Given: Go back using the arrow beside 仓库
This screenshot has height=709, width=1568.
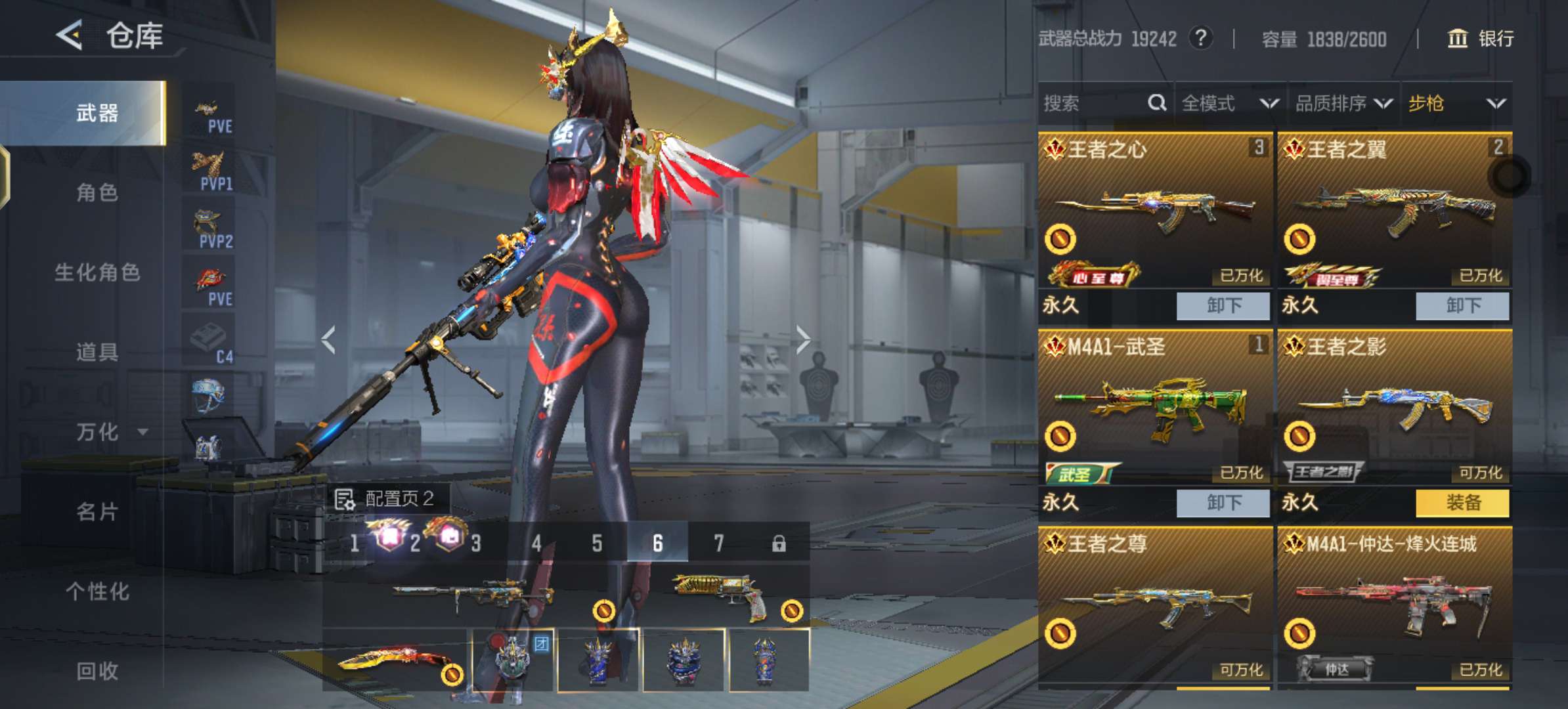Looking at the screenshot, I should click(70, 35).
